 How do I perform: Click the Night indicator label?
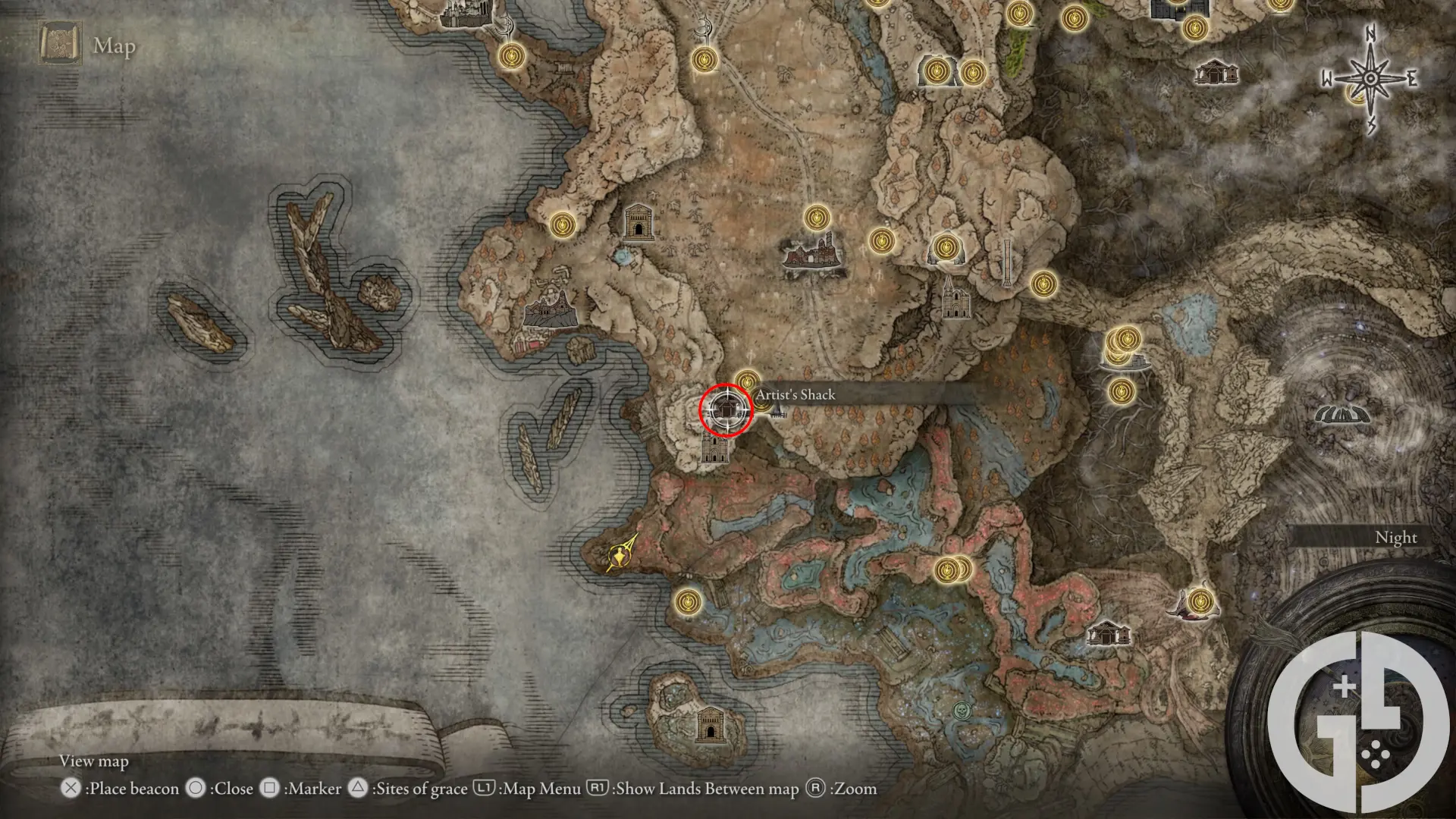(1397, 537)
